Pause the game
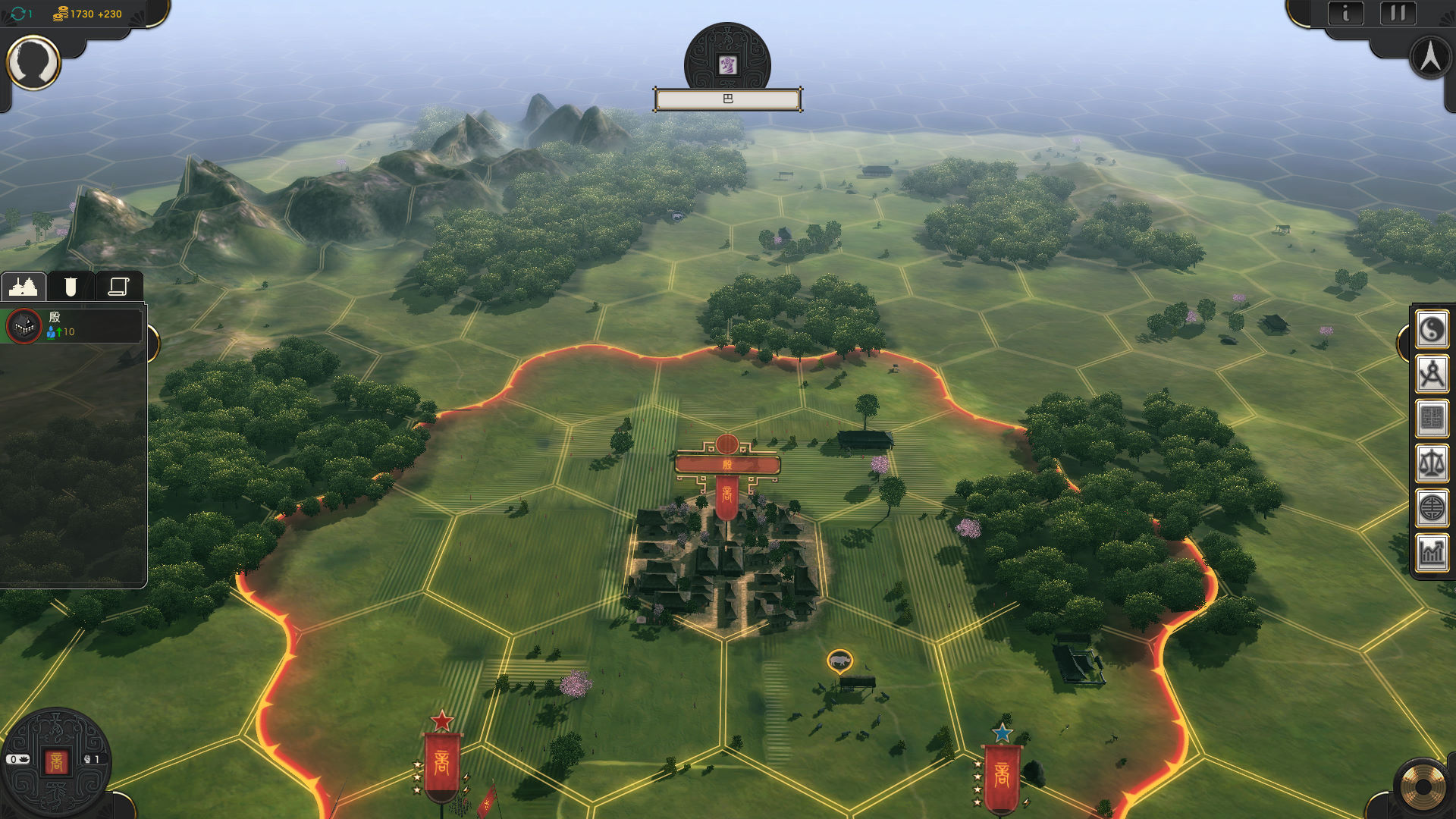 [1398, 14]
